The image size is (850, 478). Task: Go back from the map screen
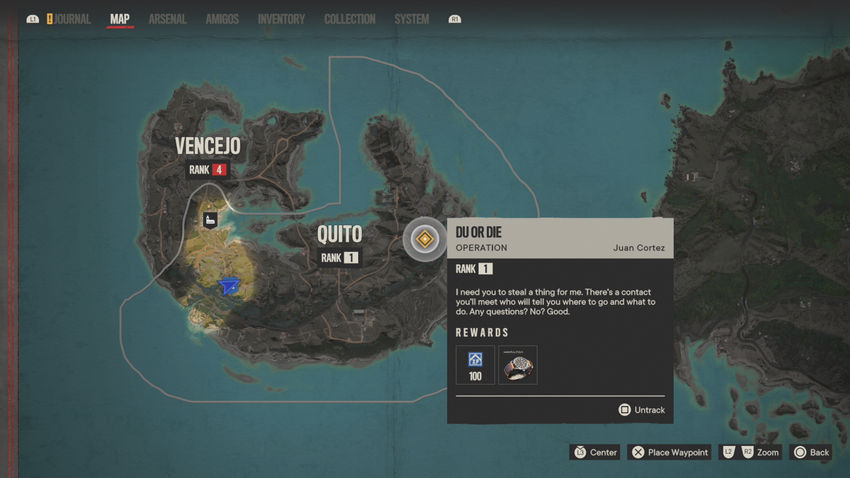click(811, 452)
